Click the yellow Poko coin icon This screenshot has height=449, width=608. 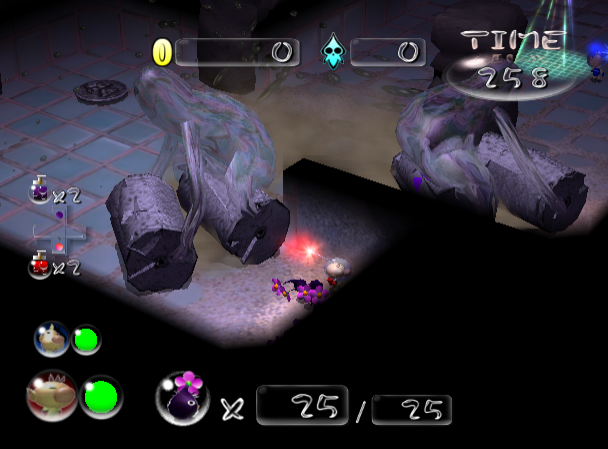162,52
